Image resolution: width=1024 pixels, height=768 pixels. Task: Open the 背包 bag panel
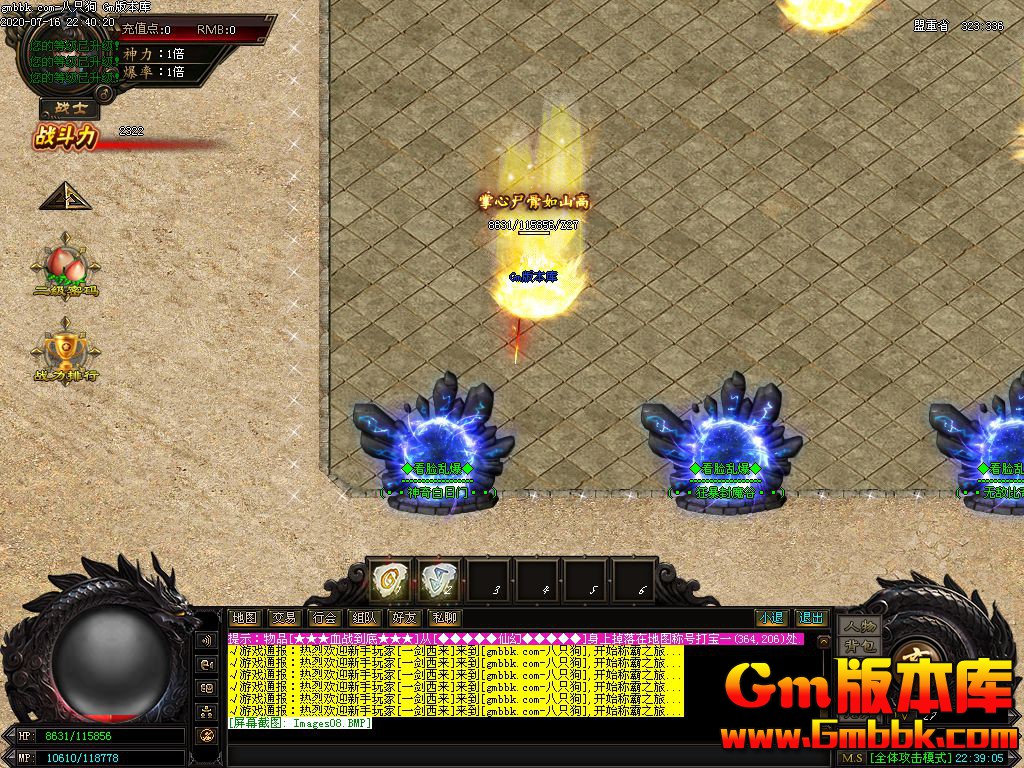[x=859, y=645]
